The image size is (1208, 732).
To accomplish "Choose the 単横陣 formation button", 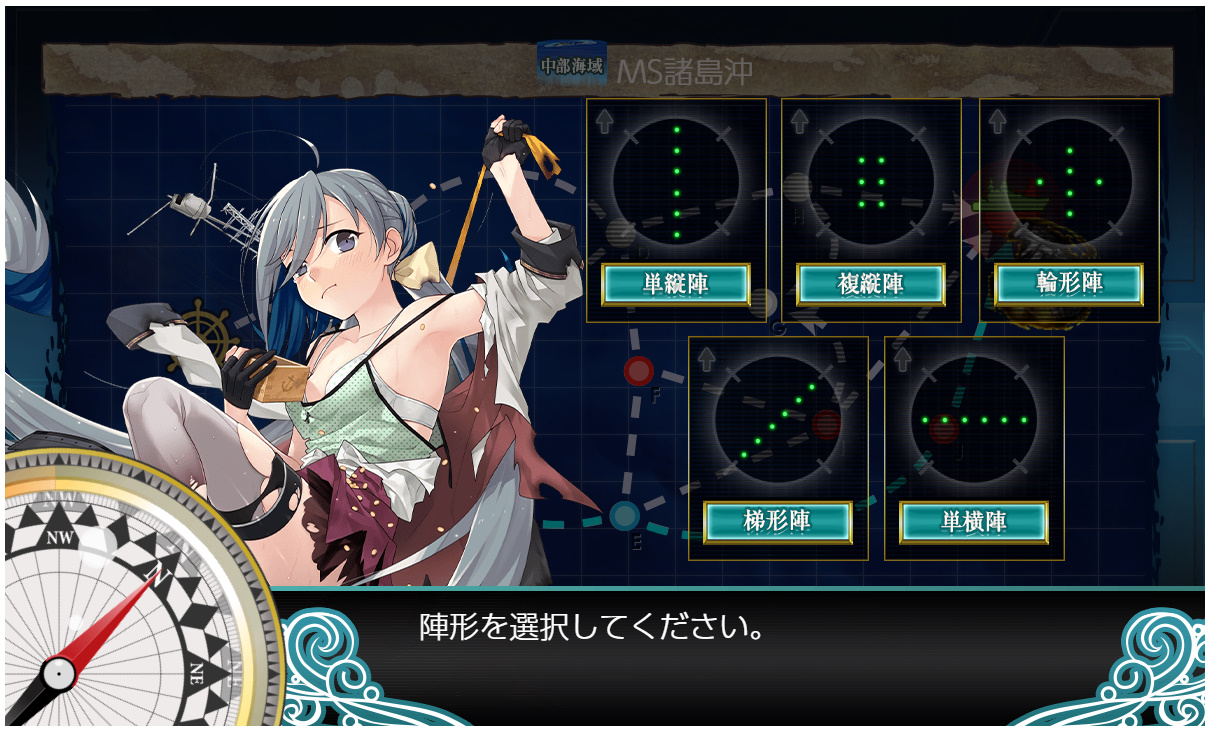I will point(973,522).
